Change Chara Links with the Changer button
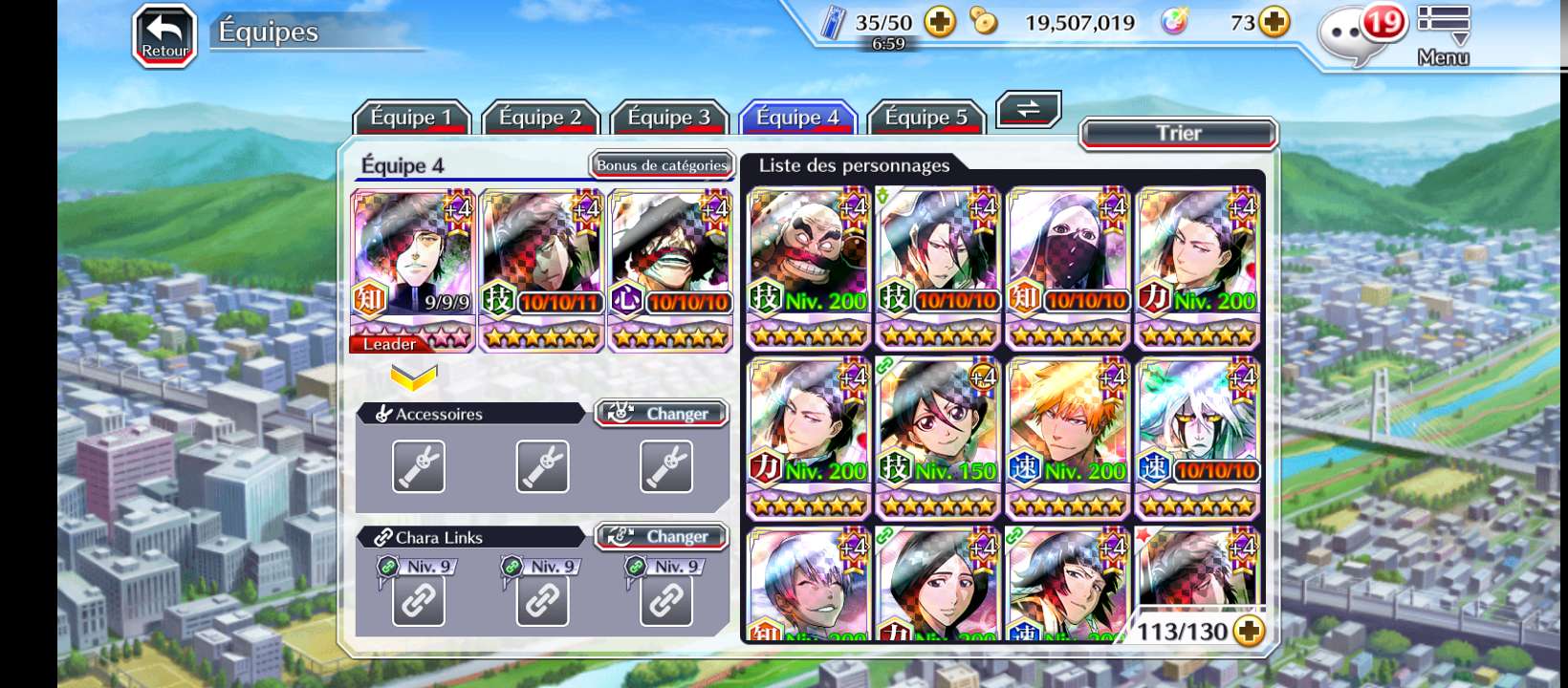 662,537
